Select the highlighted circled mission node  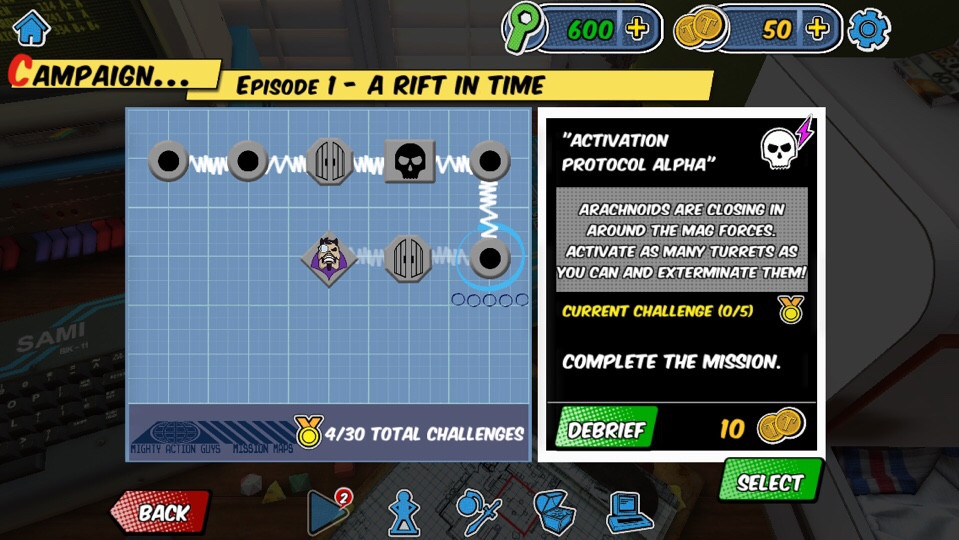(489, 258)
